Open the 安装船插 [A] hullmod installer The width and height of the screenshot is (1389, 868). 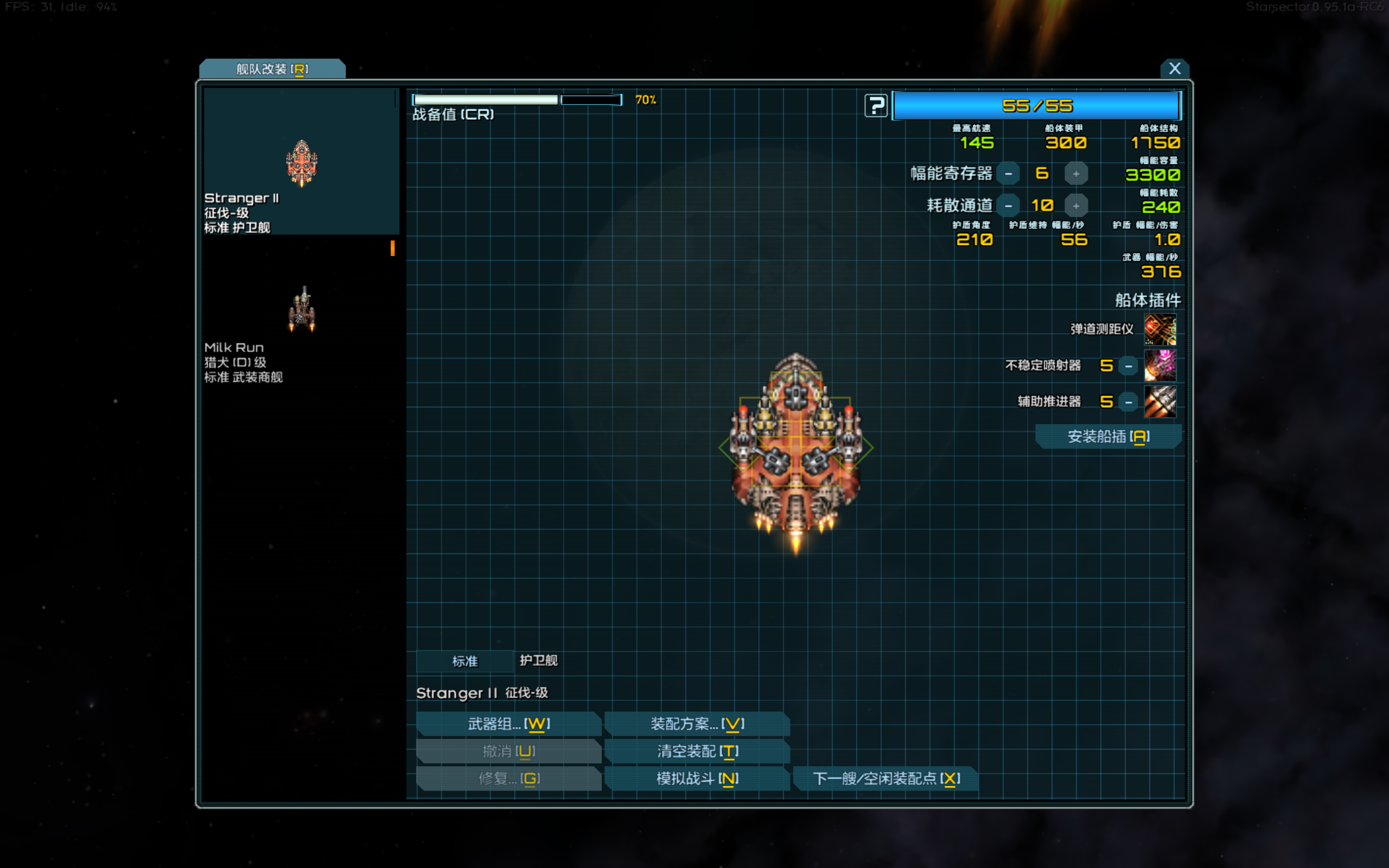[1108, 436]
